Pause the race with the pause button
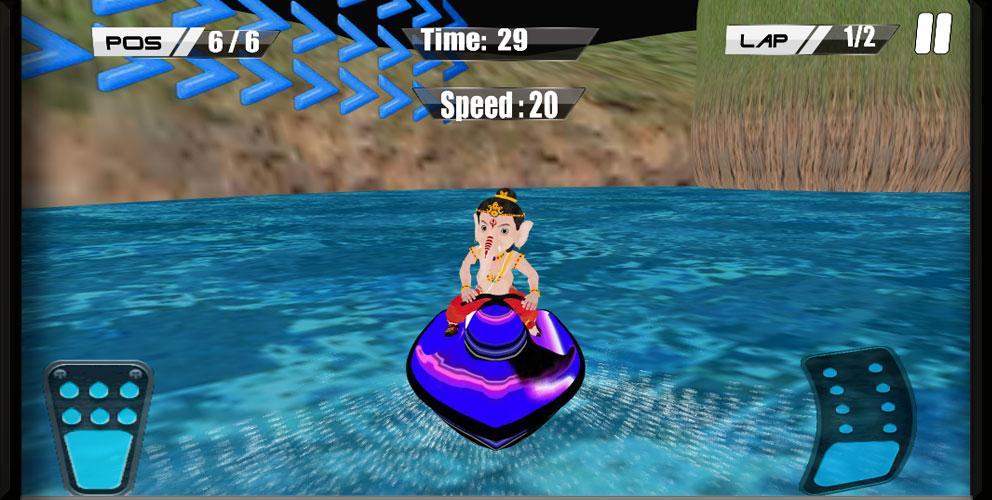 coord(932,35)
